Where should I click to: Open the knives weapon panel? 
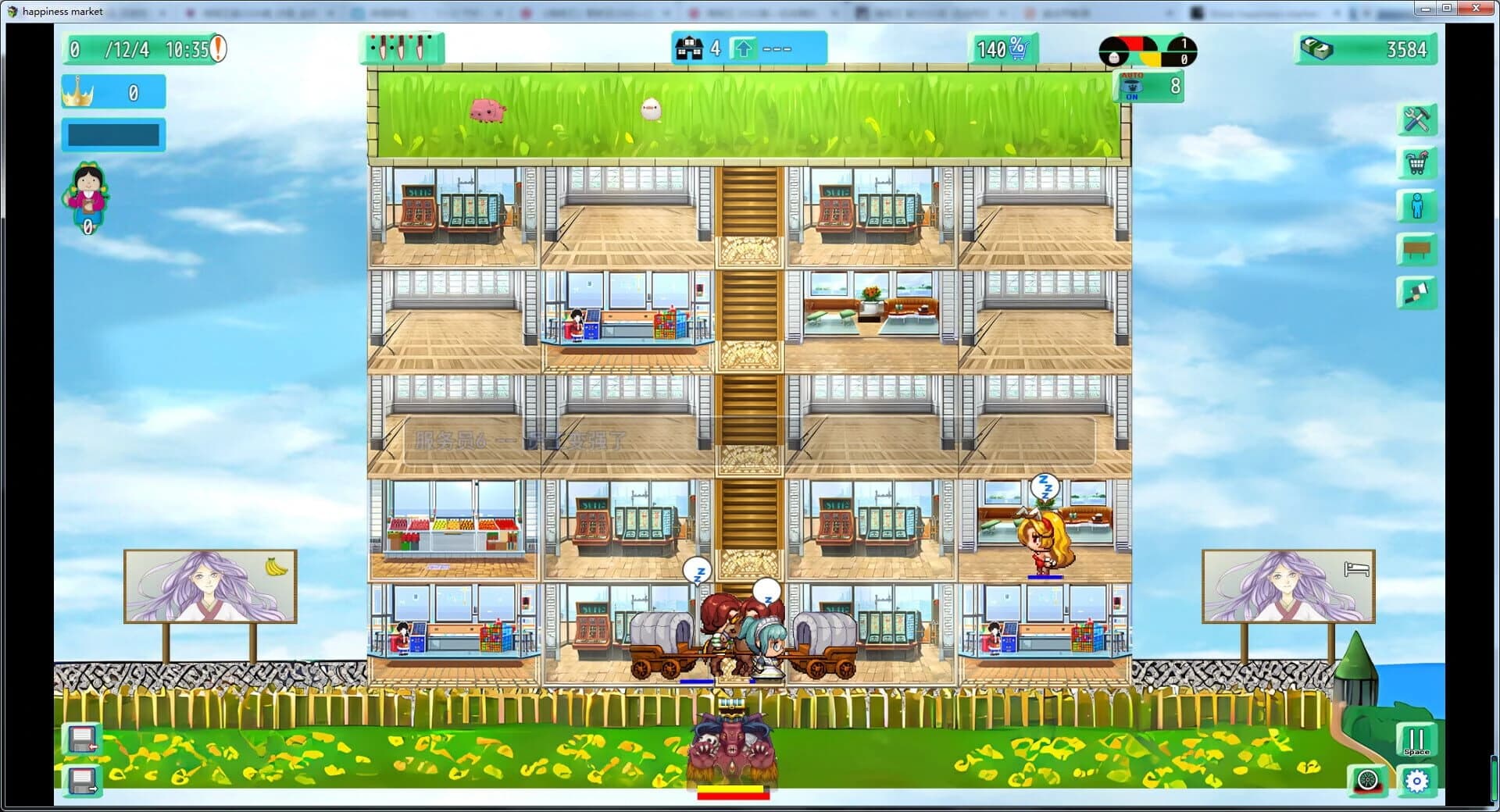(401, 47)
